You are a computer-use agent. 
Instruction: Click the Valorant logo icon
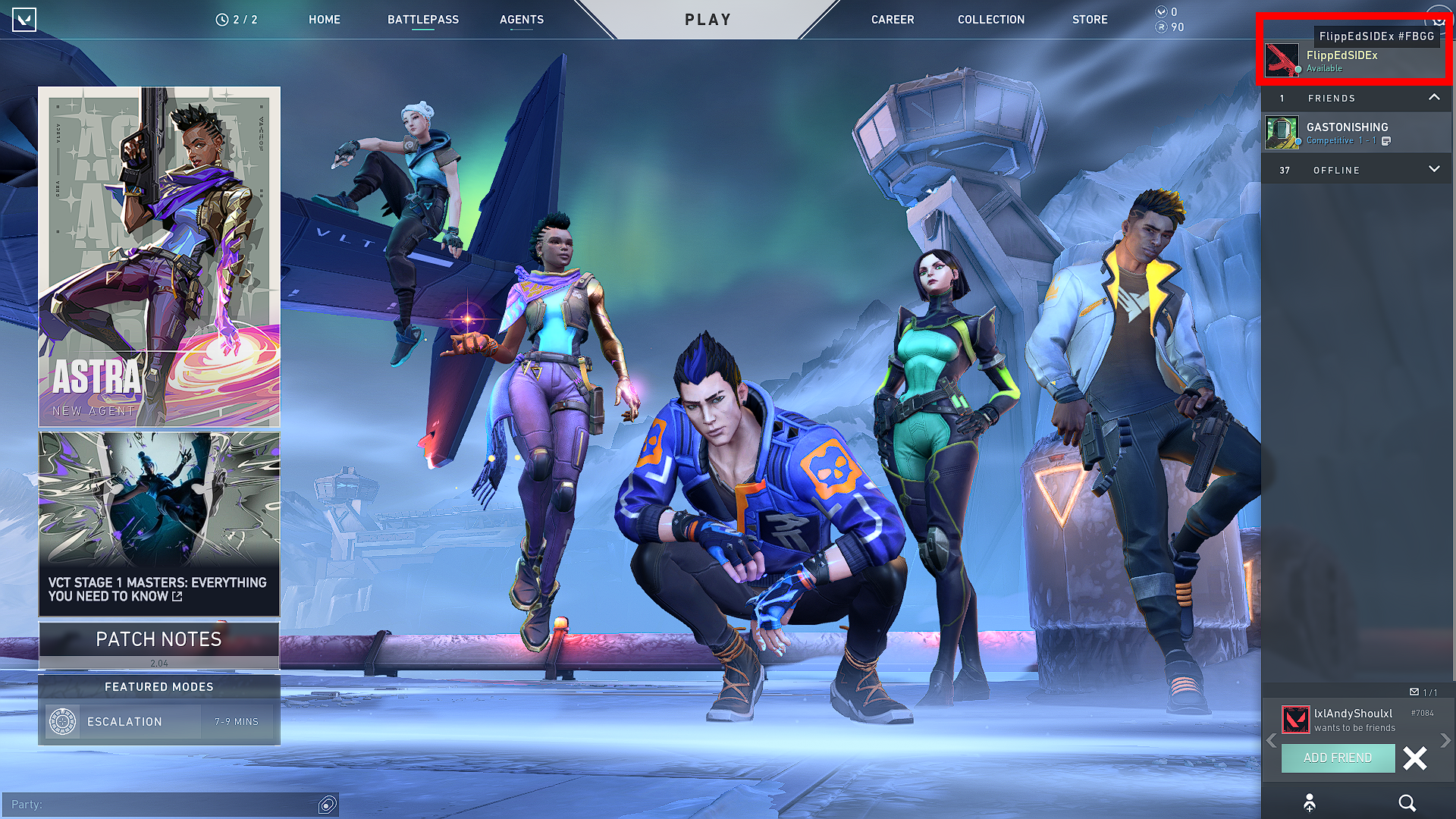24,20
